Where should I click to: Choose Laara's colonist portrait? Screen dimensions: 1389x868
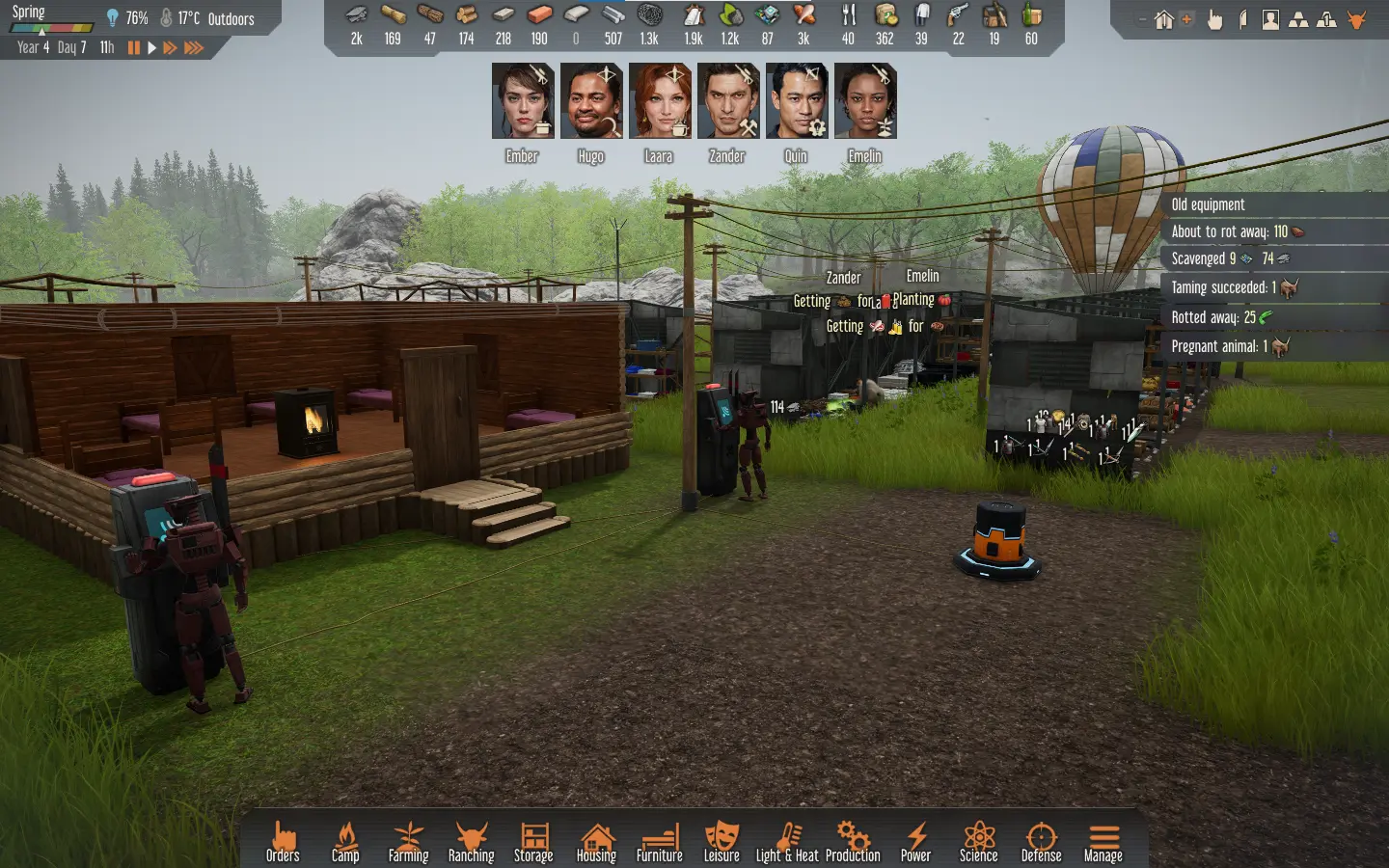(x=659, y=101)
